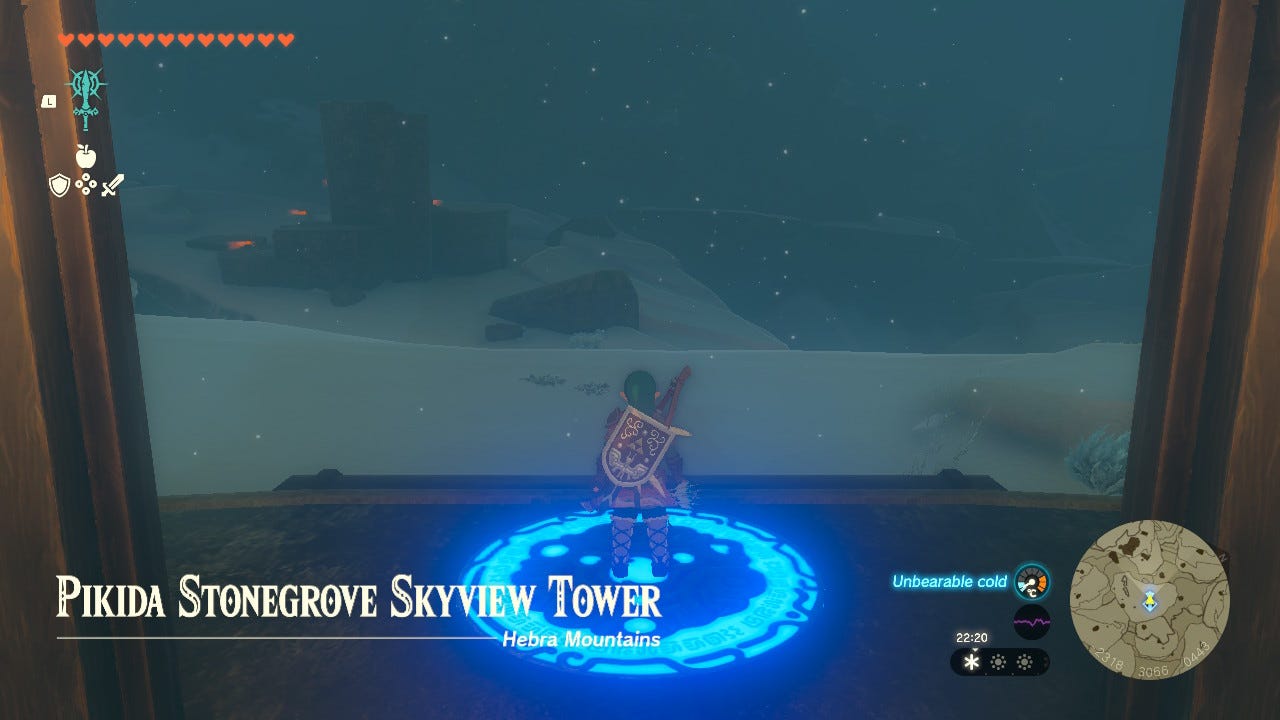This screenshot has width=1280, height=720.
Task: Open the temperature gauge indicator
Action: [1030, 581]
